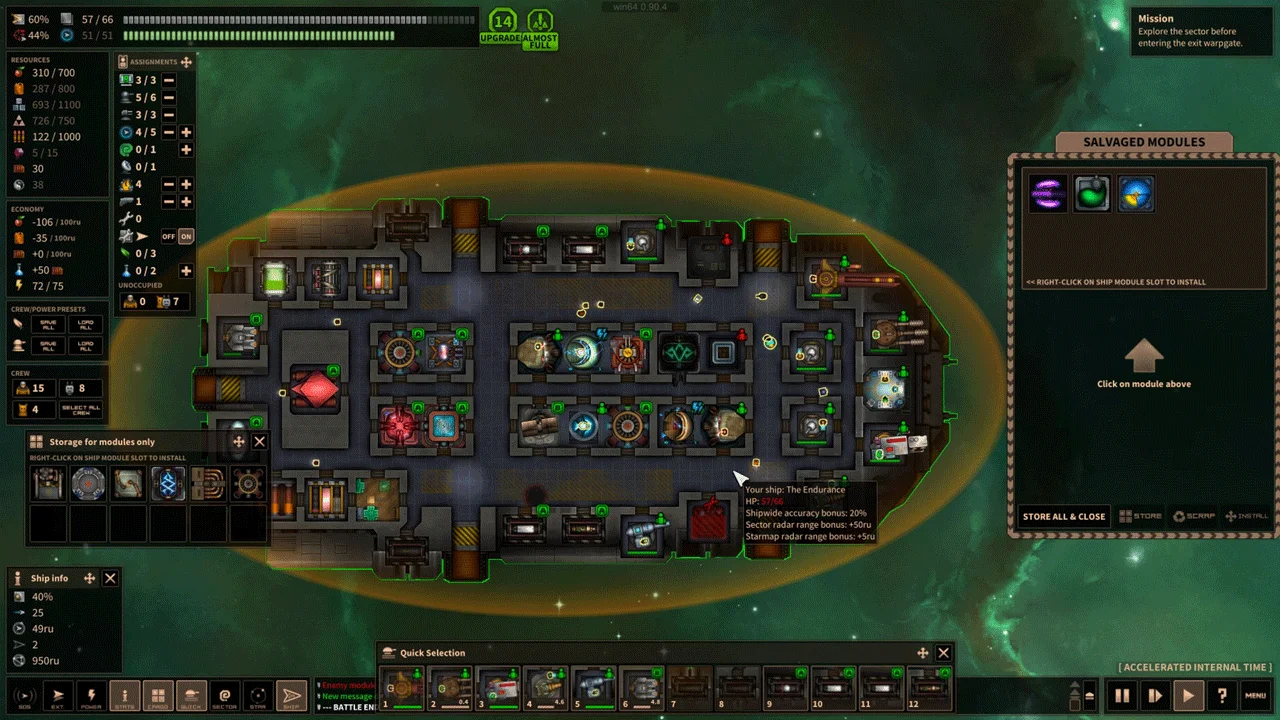Activate the SOS button
The width and height of the screenshot is (1280, 720).
pos(24,695)
